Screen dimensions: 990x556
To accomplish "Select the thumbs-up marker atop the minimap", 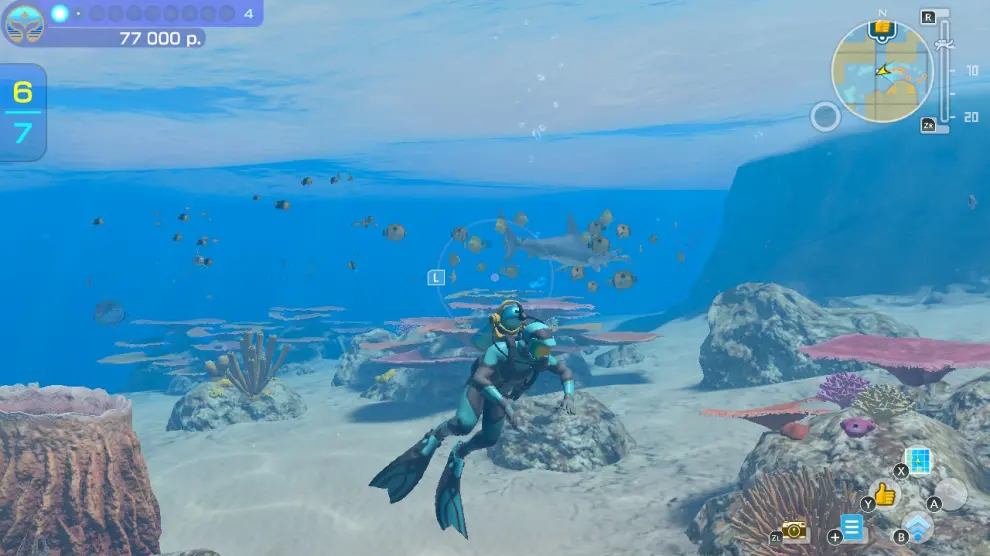I will [x=882, y=28].
